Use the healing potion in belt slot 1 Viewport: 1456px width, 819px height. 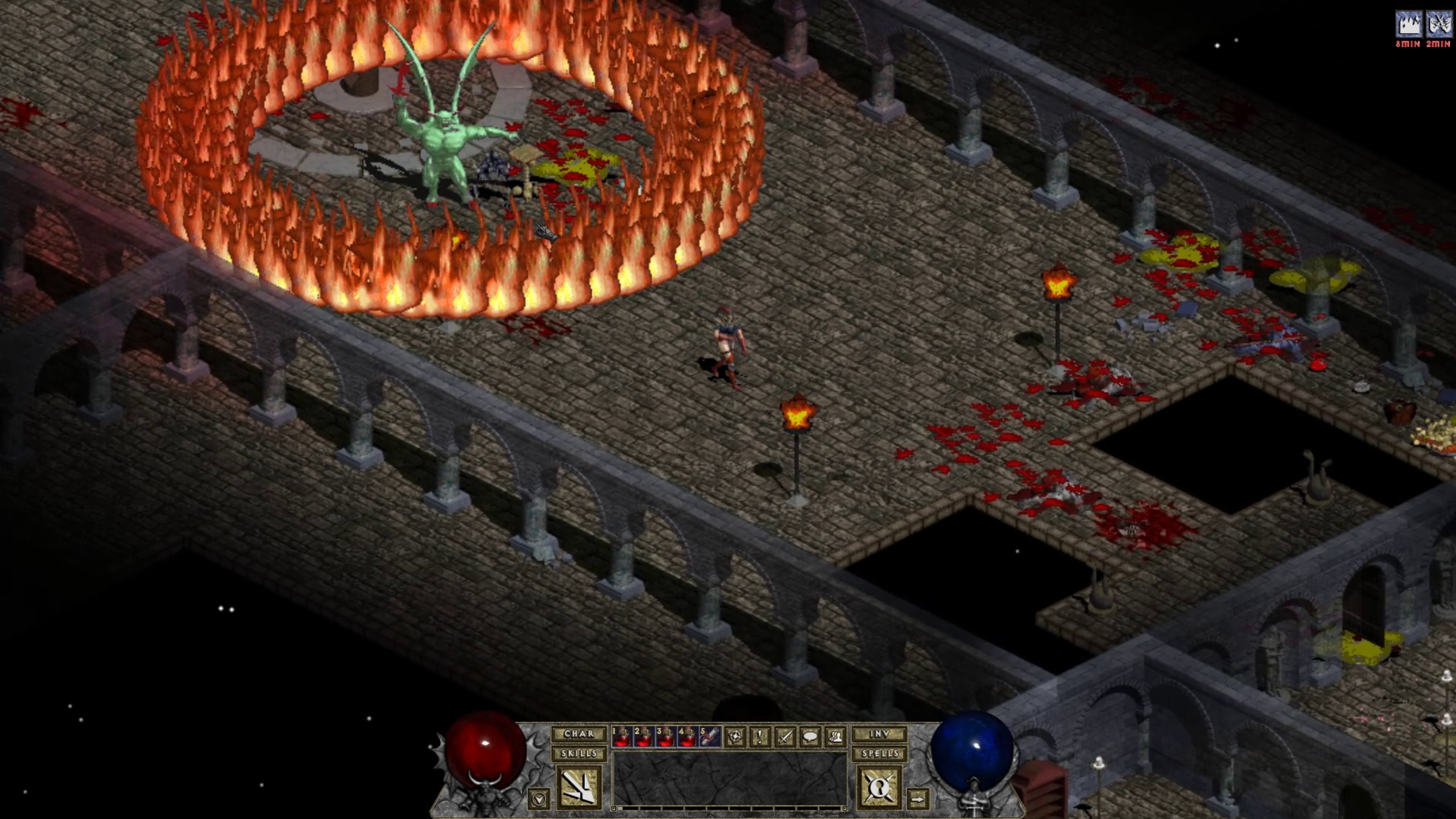(x=621, y=736)
